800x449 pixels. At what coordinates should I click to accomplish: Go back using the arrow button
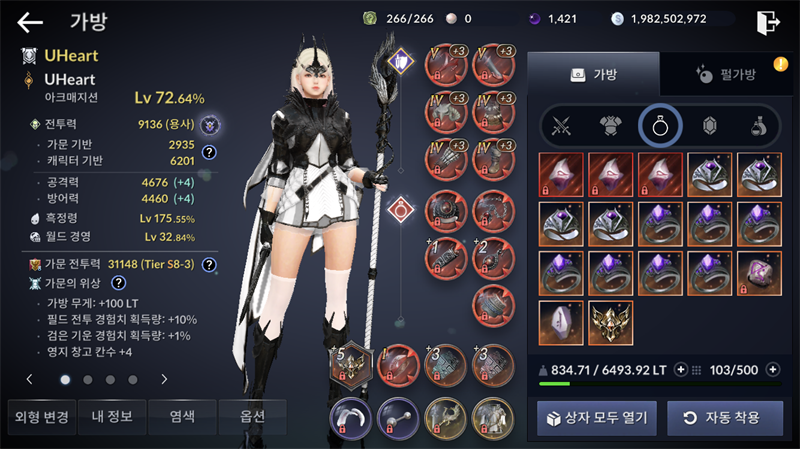tap(31, 22)
